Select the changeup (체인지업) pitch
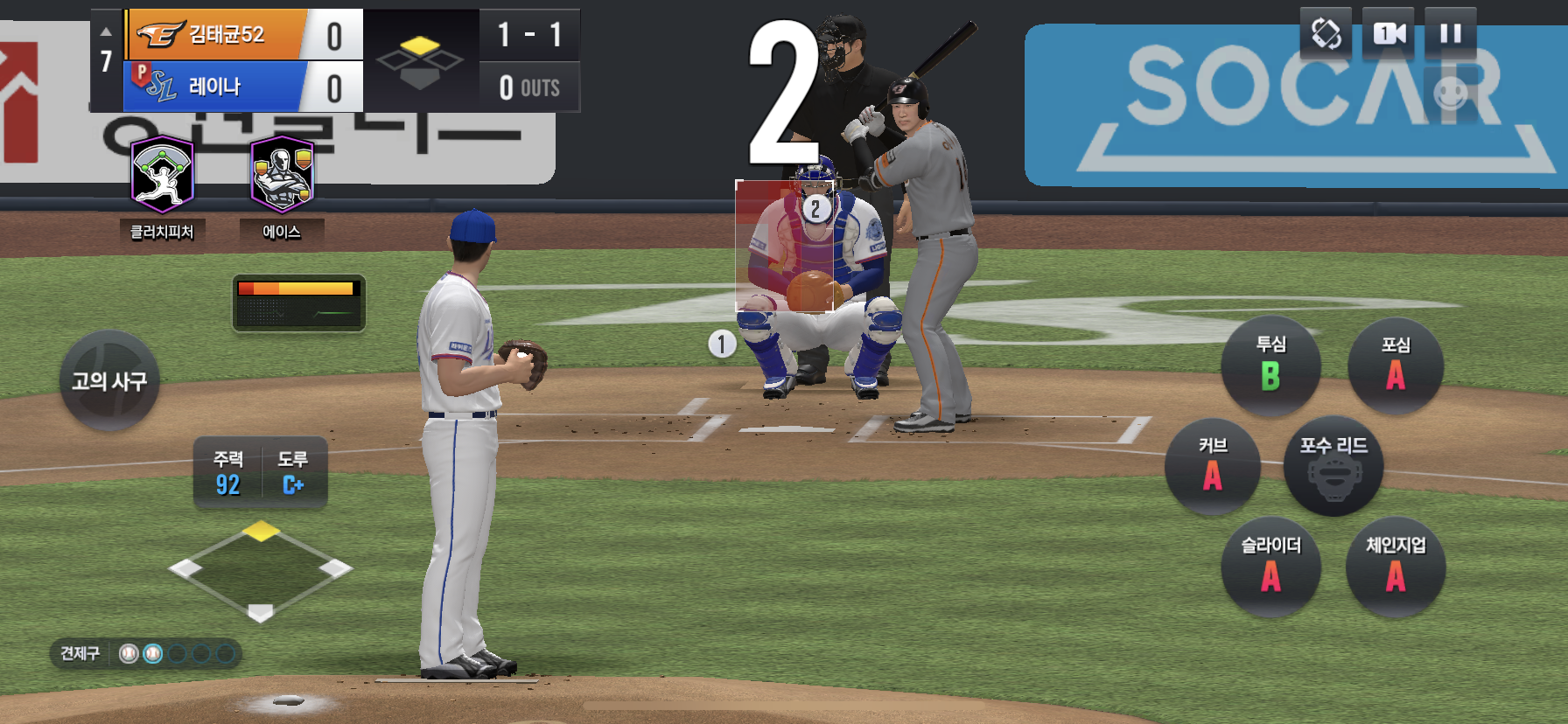This screenshot has width=1568, height=724. [1396, 567]
